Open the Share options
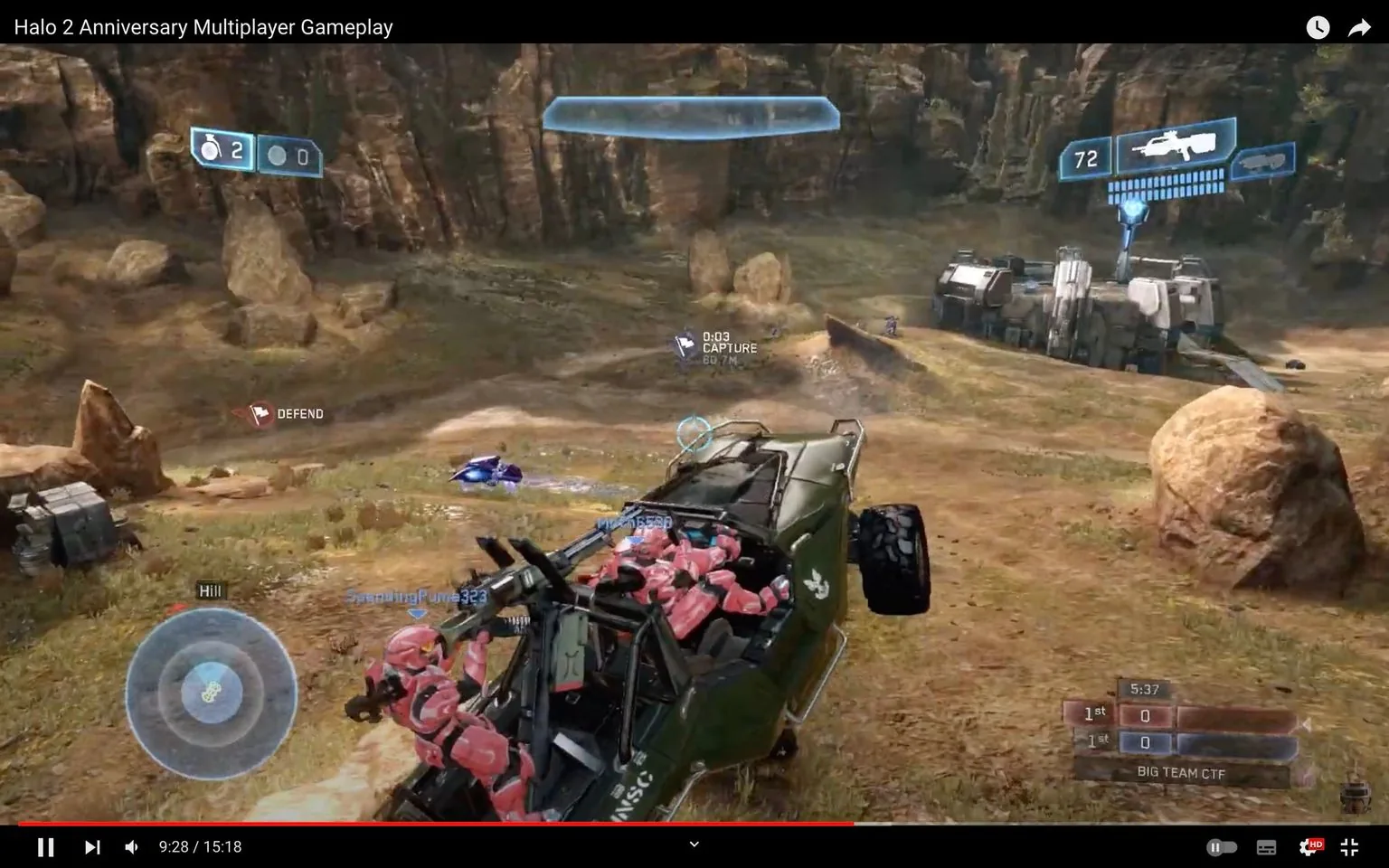Viewport: 1389px width, 868px height. coord(1359,27)
